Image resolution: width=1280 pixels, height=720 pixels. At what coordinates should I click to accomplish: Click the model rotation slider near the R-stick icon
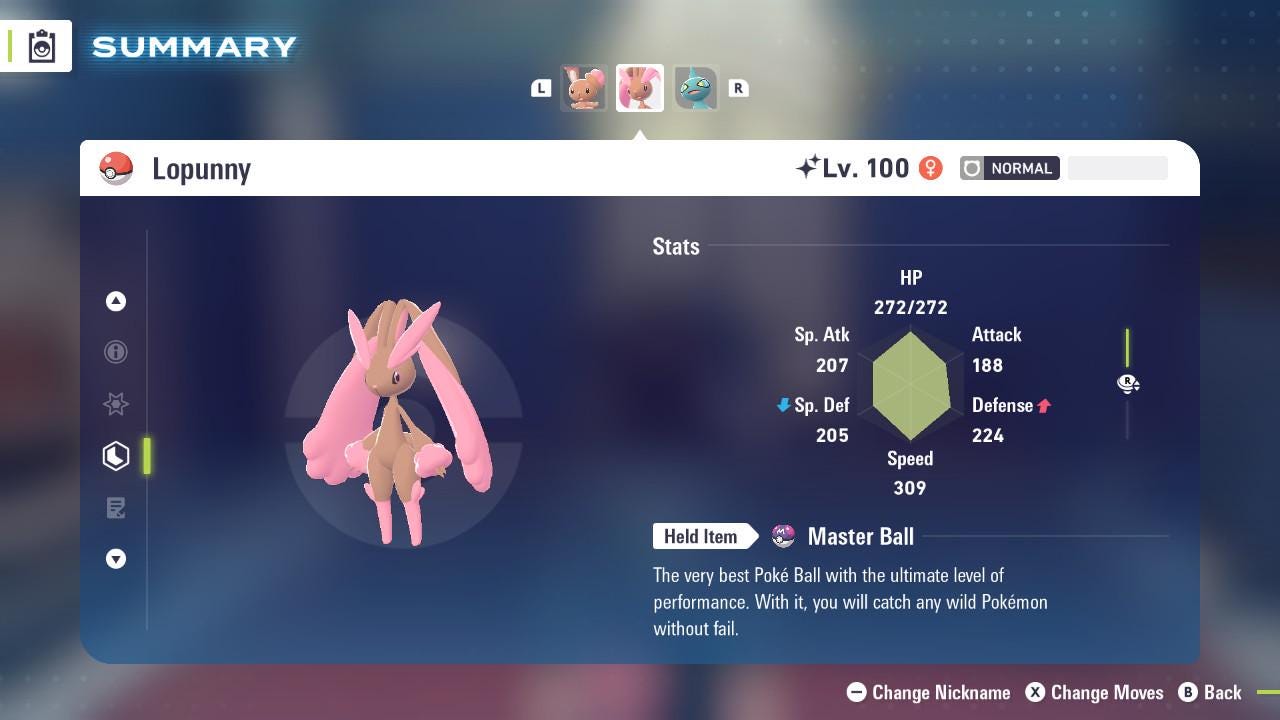(1128, 384)
